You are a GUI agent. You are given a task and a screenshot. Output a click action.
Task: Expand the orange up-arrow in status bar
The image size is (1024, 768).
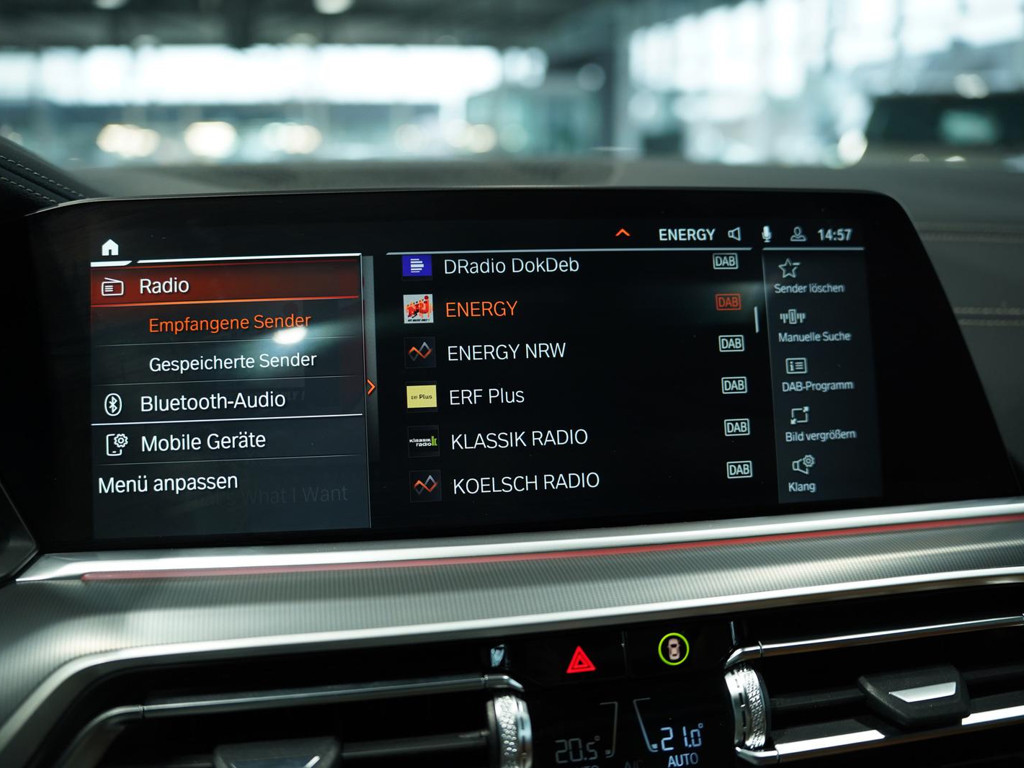(623, 233)
